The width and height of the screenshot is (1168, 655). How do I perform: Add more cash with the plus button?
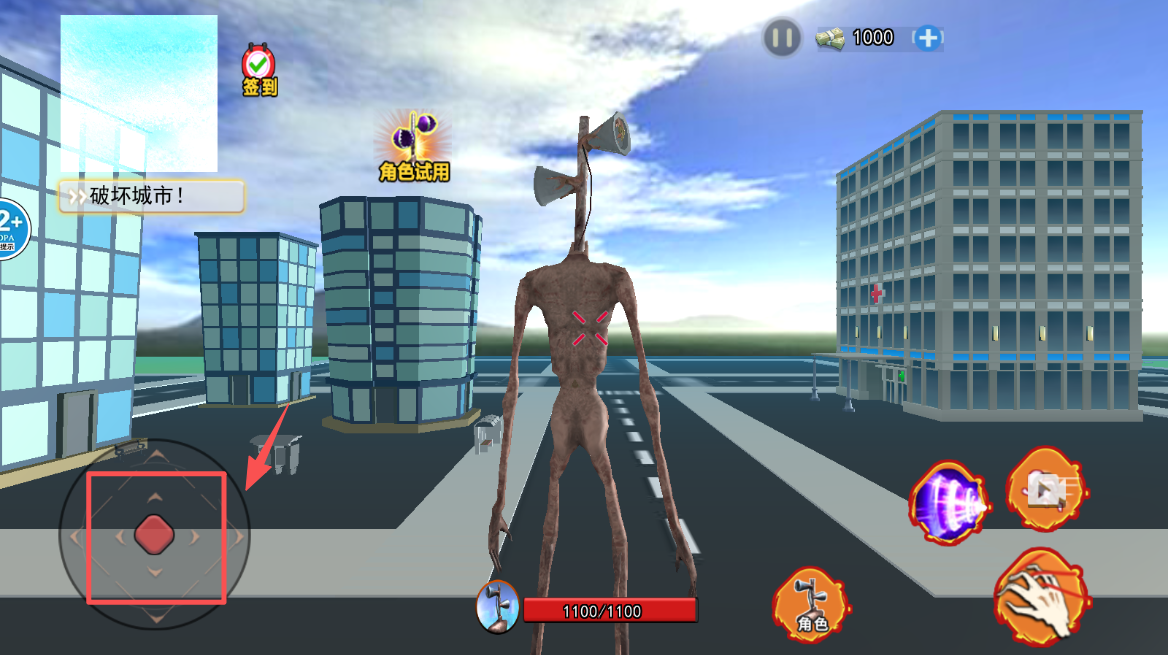click(x=929, y=38)
